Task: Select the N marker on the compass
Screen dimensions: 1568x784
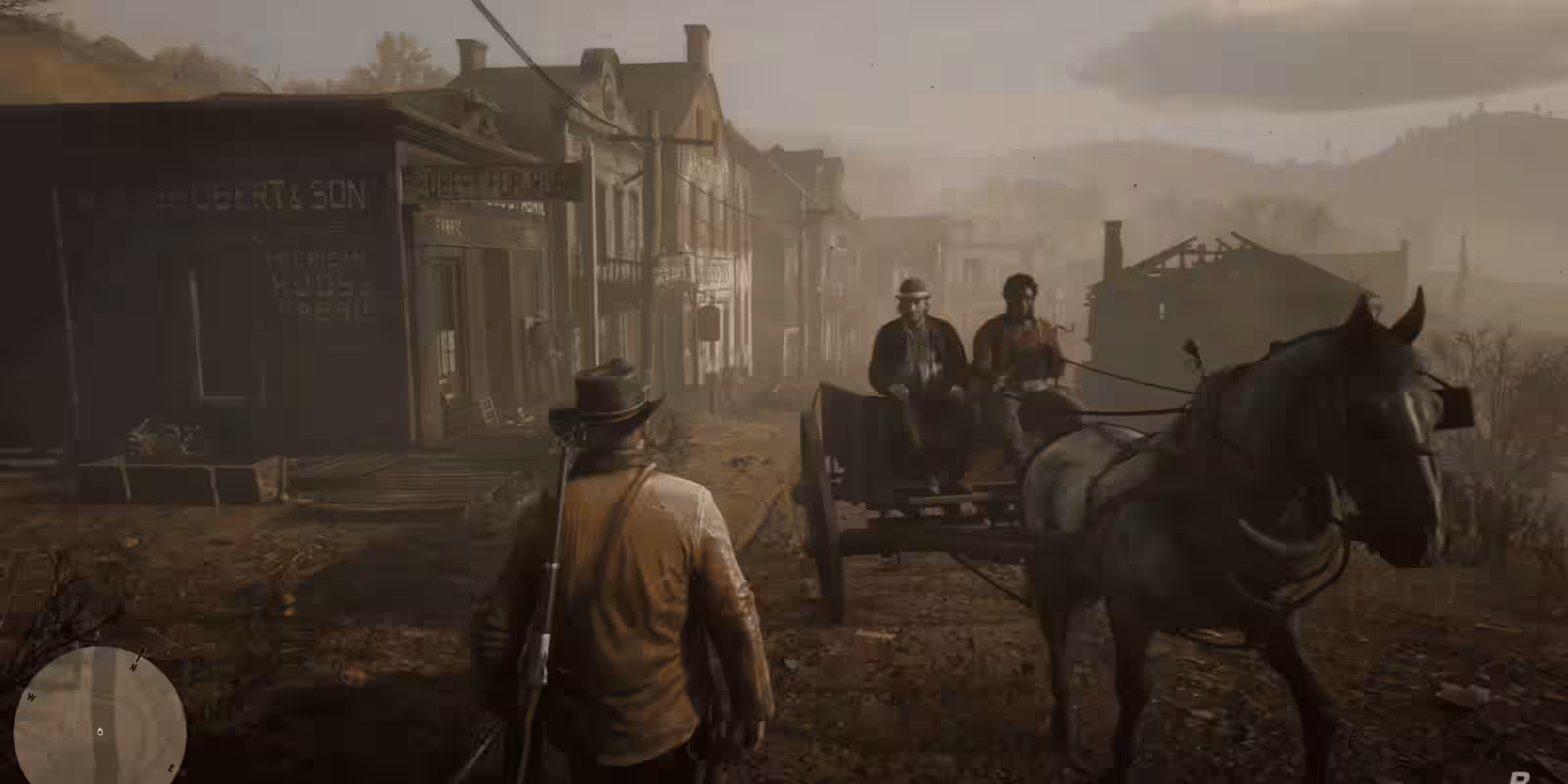Action: point(134,666)
